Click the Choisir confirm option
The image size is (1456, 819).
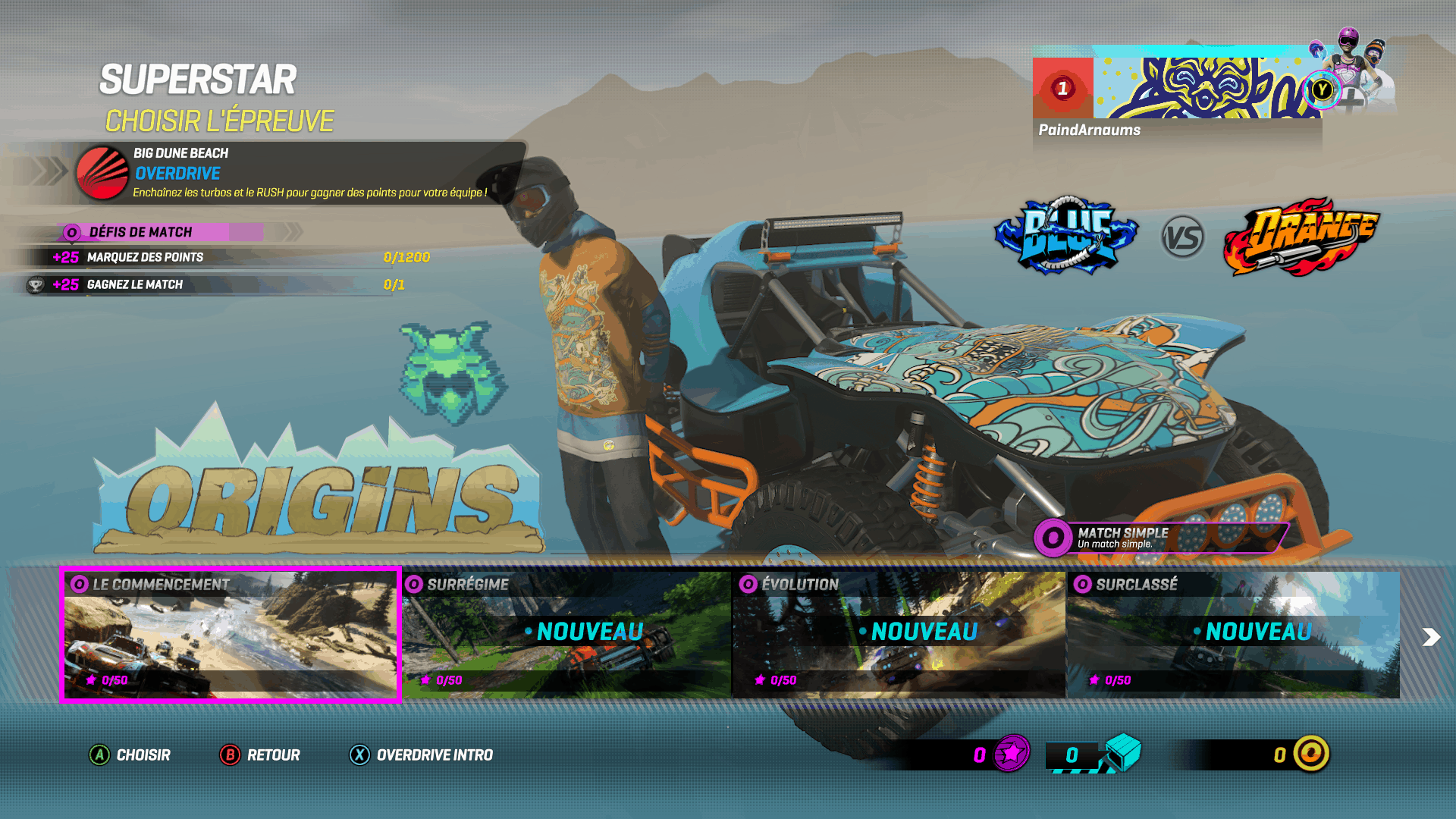pyautogui.click(x=130, y=755)
